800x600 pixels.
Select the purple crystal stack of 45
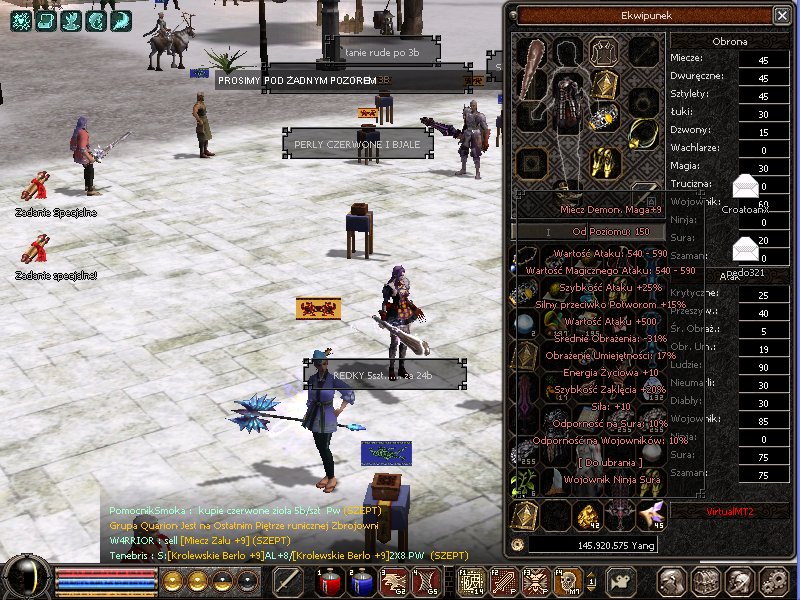[x=651, y=515]
